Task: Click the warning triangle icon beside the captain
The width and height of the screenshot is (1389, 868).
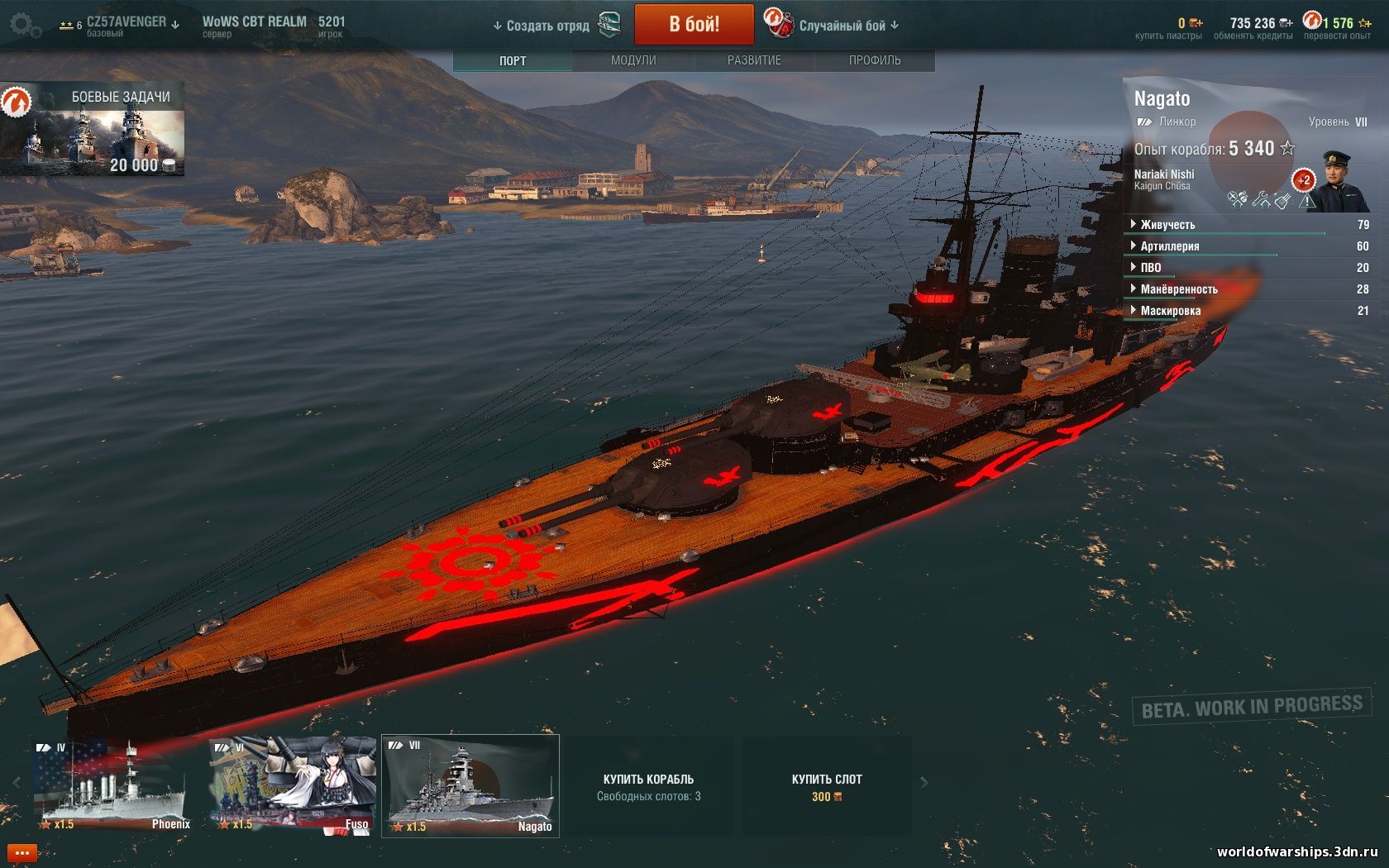Action: click(x=1307, y=200)
